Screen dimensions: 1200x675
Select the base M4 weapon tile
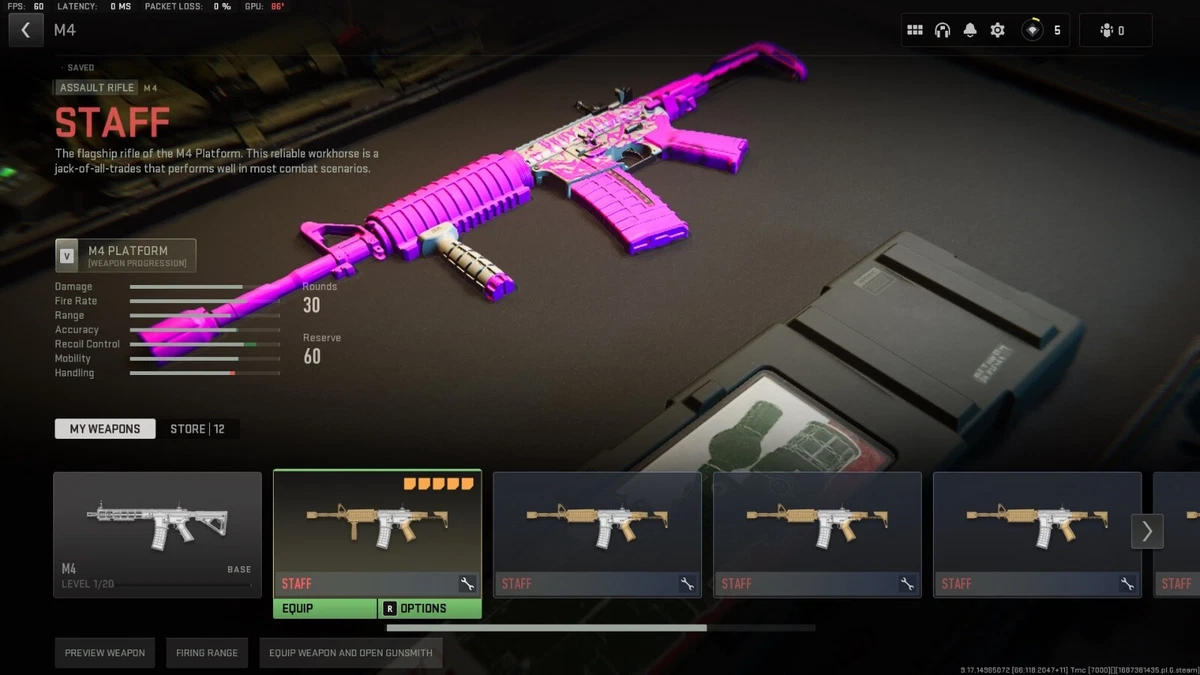click(x=157, y=534)
